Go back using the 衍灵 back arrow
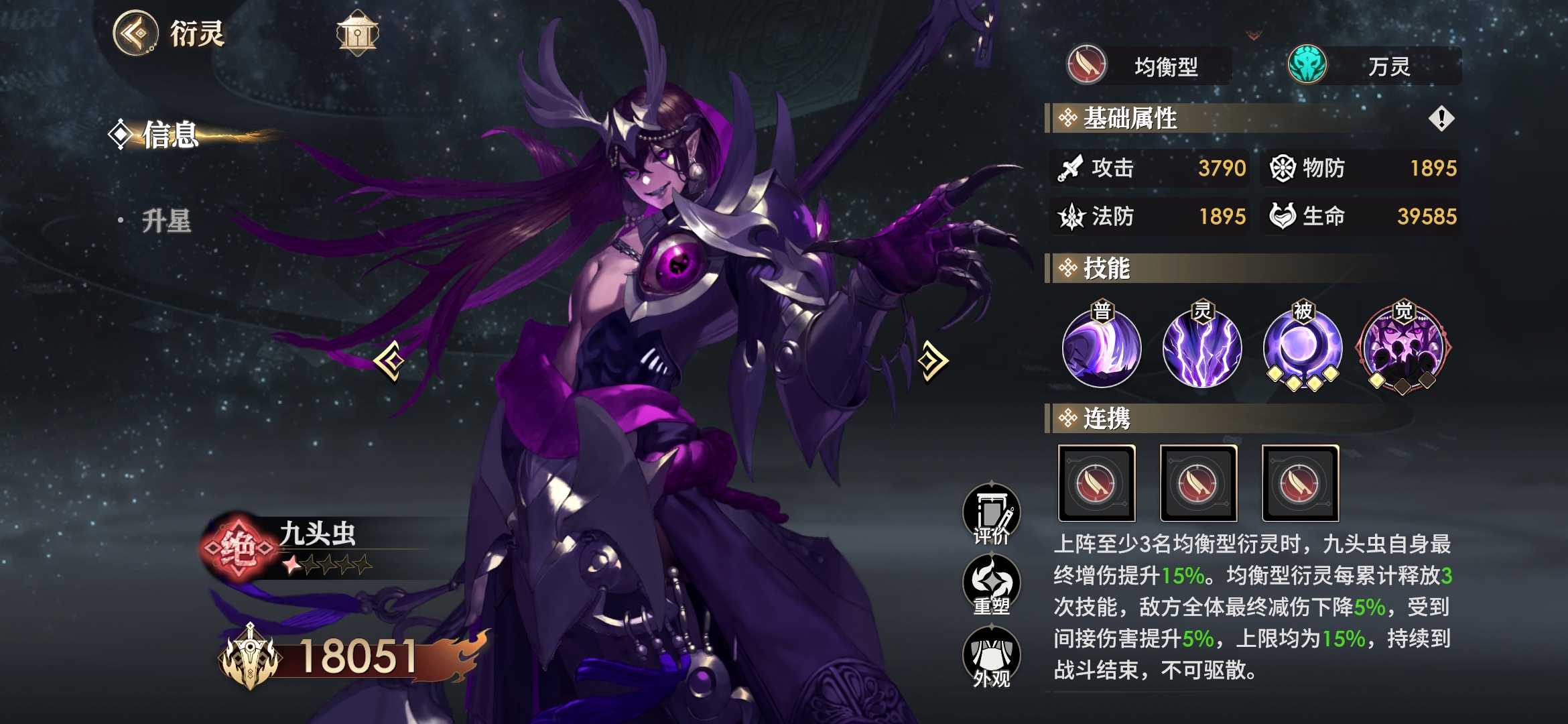This screenshot has height=724, width=1568. (x=136, y=33)
